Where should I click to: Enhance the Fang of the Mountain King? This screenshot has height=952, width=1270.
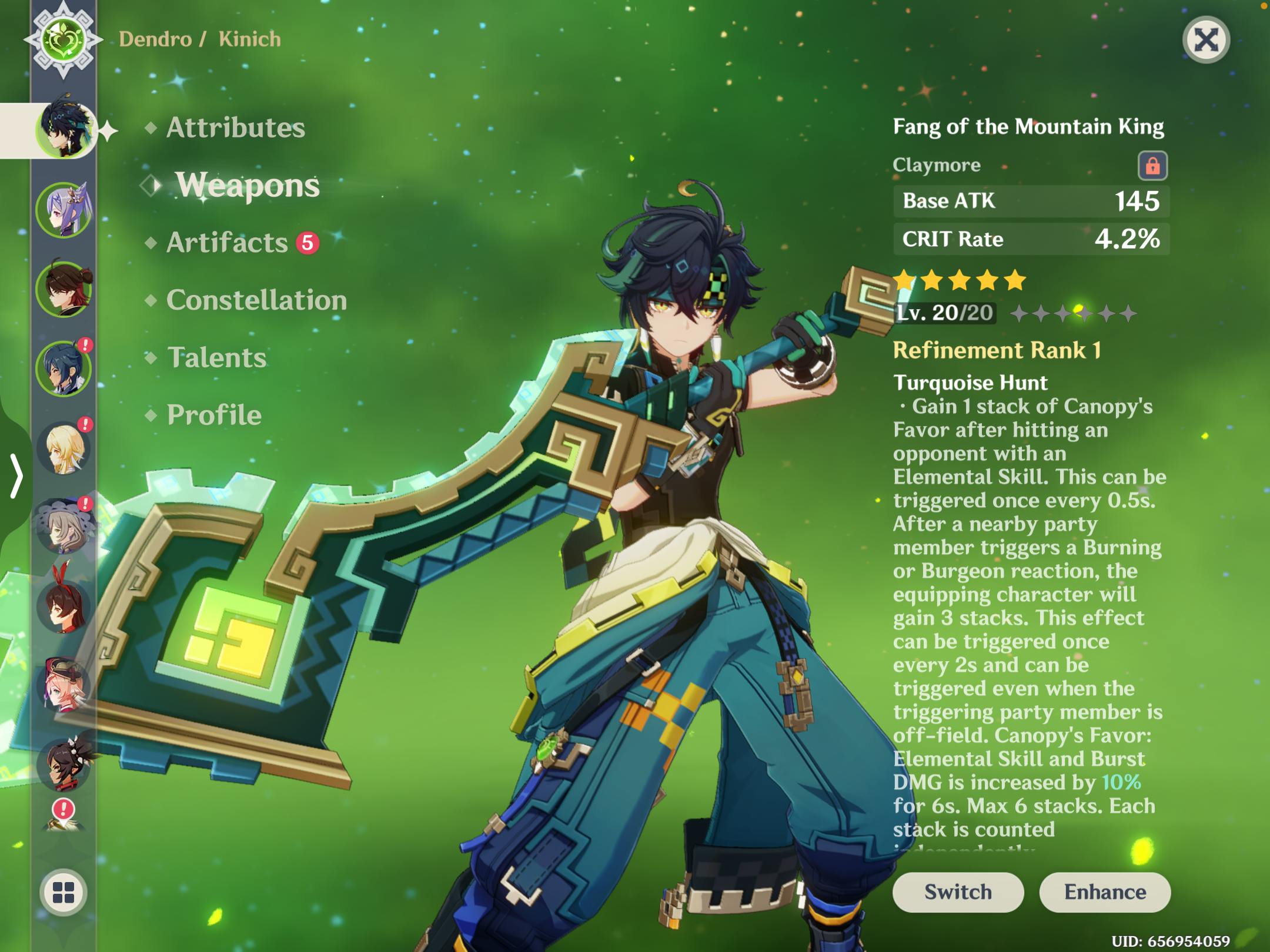coord(1105,892)
